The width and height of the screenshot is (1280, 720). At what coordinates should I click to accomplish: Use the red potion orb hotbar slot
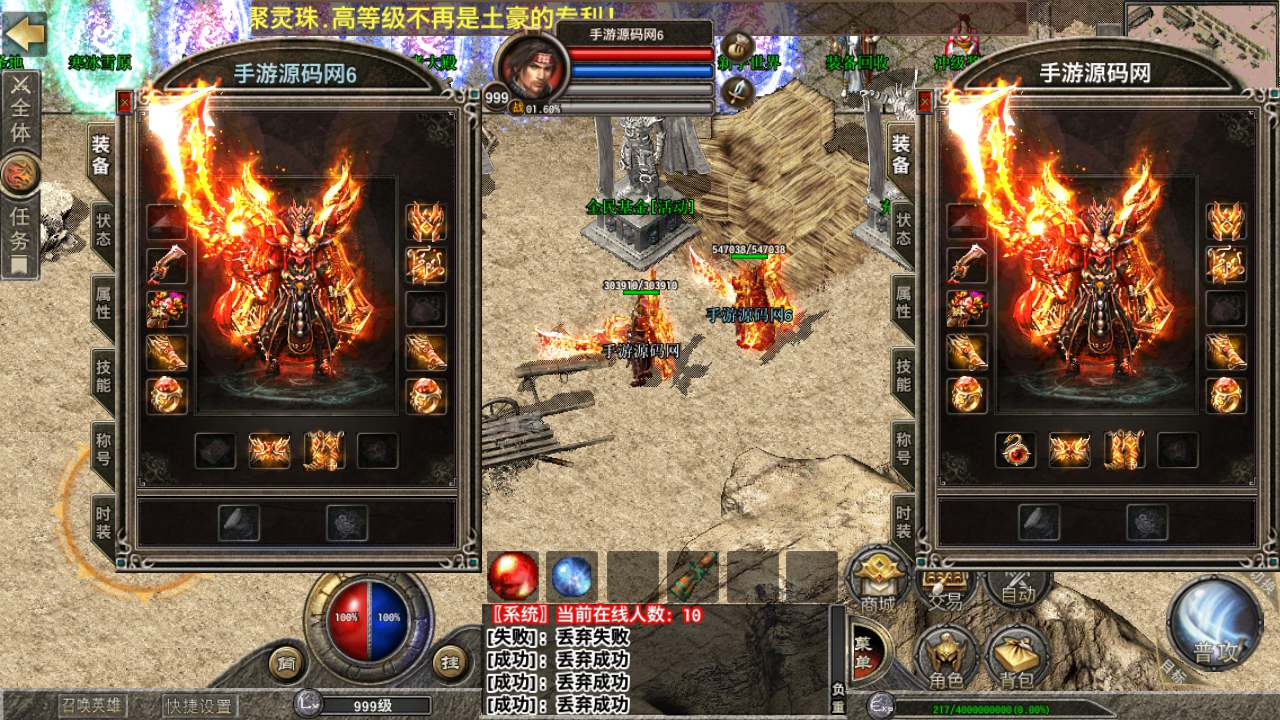click(514, 576)
